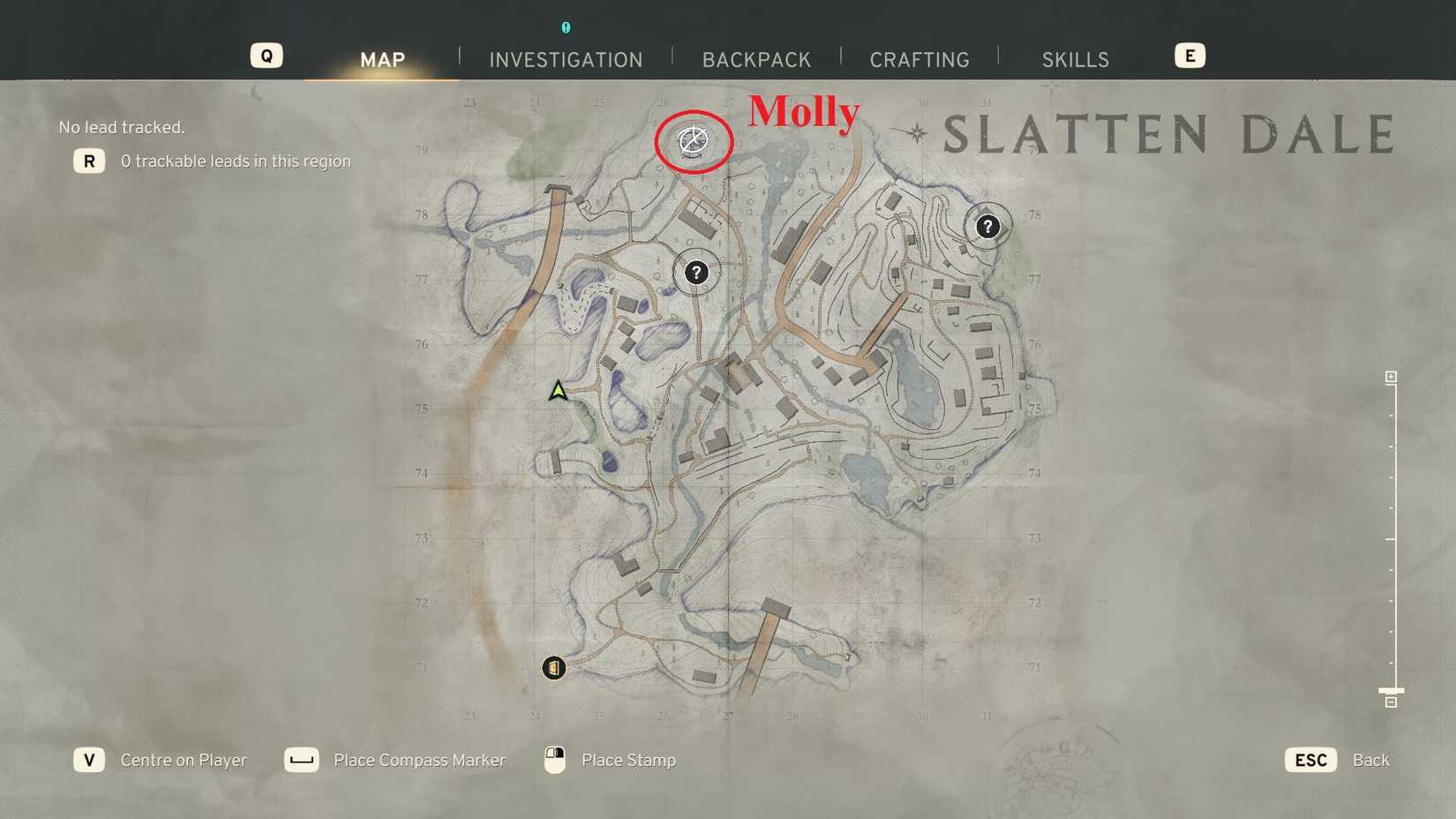Click the zoom-in icon above the map slider
The height and width of the screenshot is (819, 1456).
1391,376
